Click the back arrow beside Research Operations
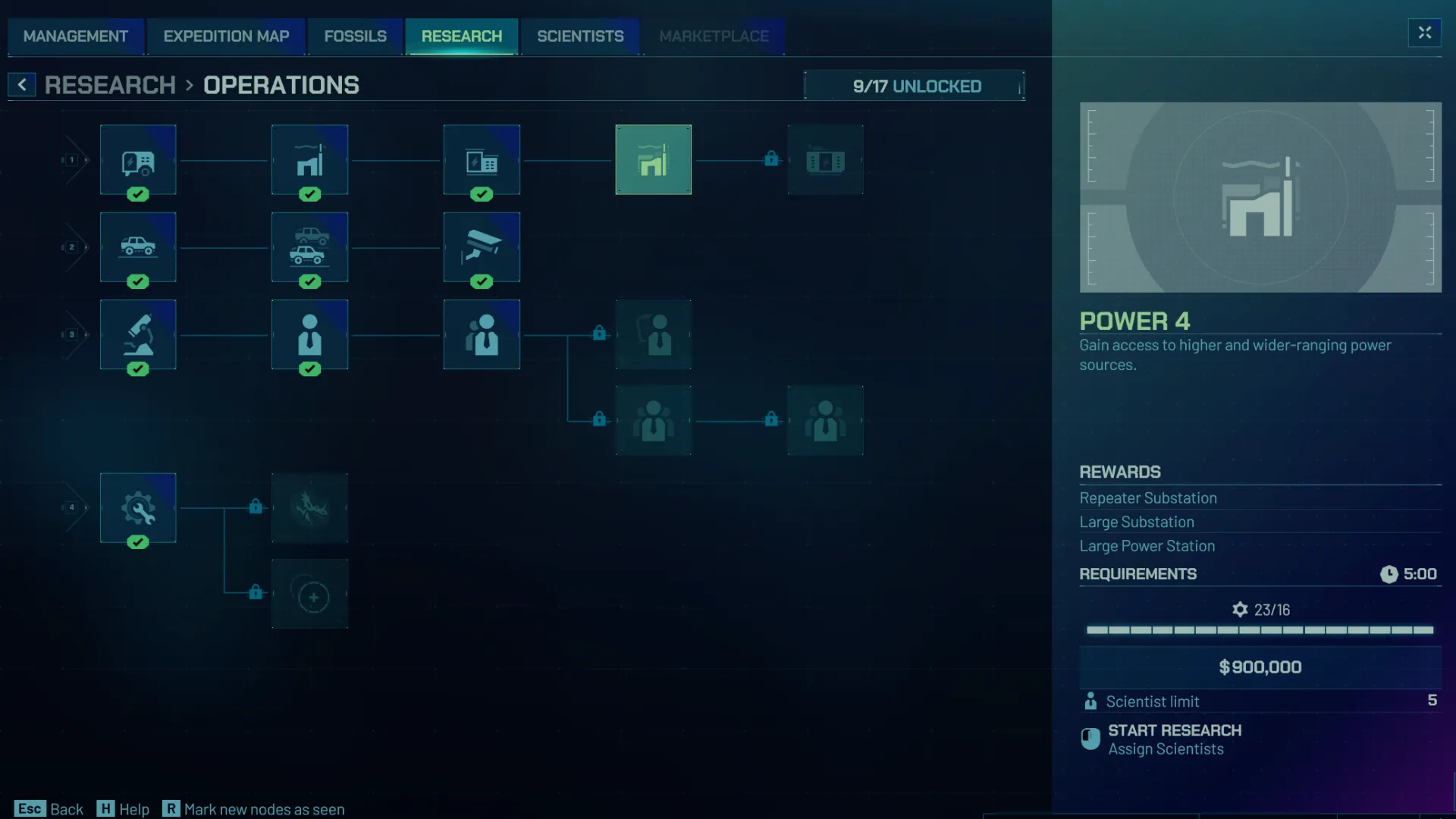This screenshot has width=1456, height=819. pos(22,84)
